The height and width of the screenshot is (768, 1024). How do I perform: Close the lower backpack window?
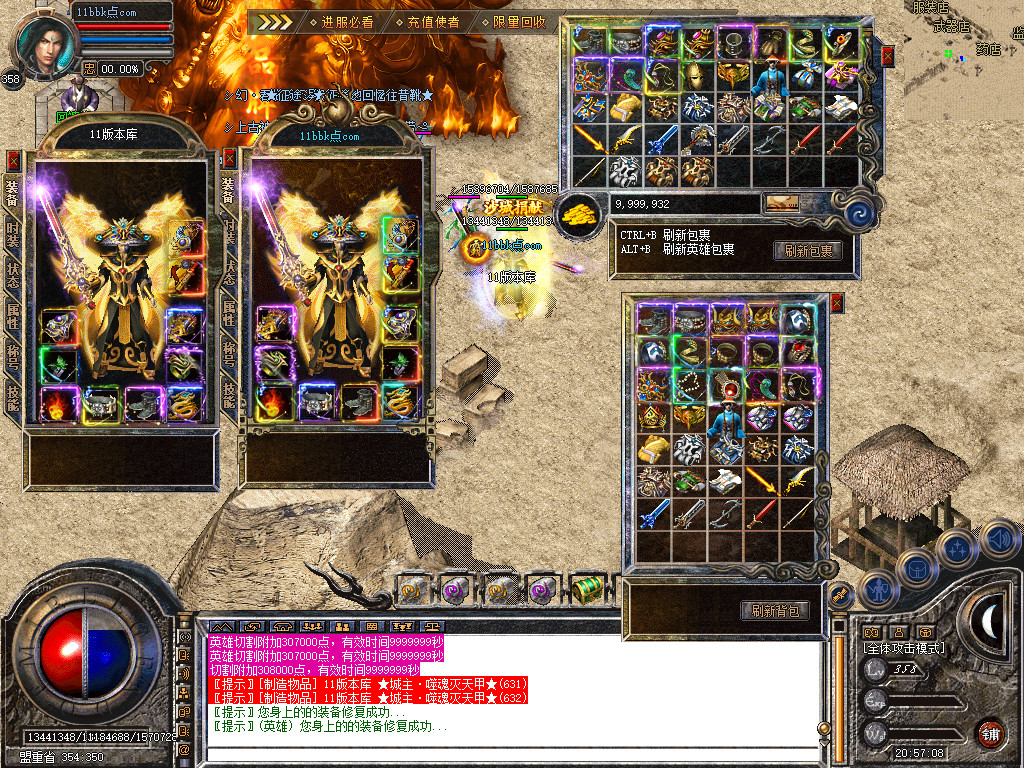click(x=836, y=303)
